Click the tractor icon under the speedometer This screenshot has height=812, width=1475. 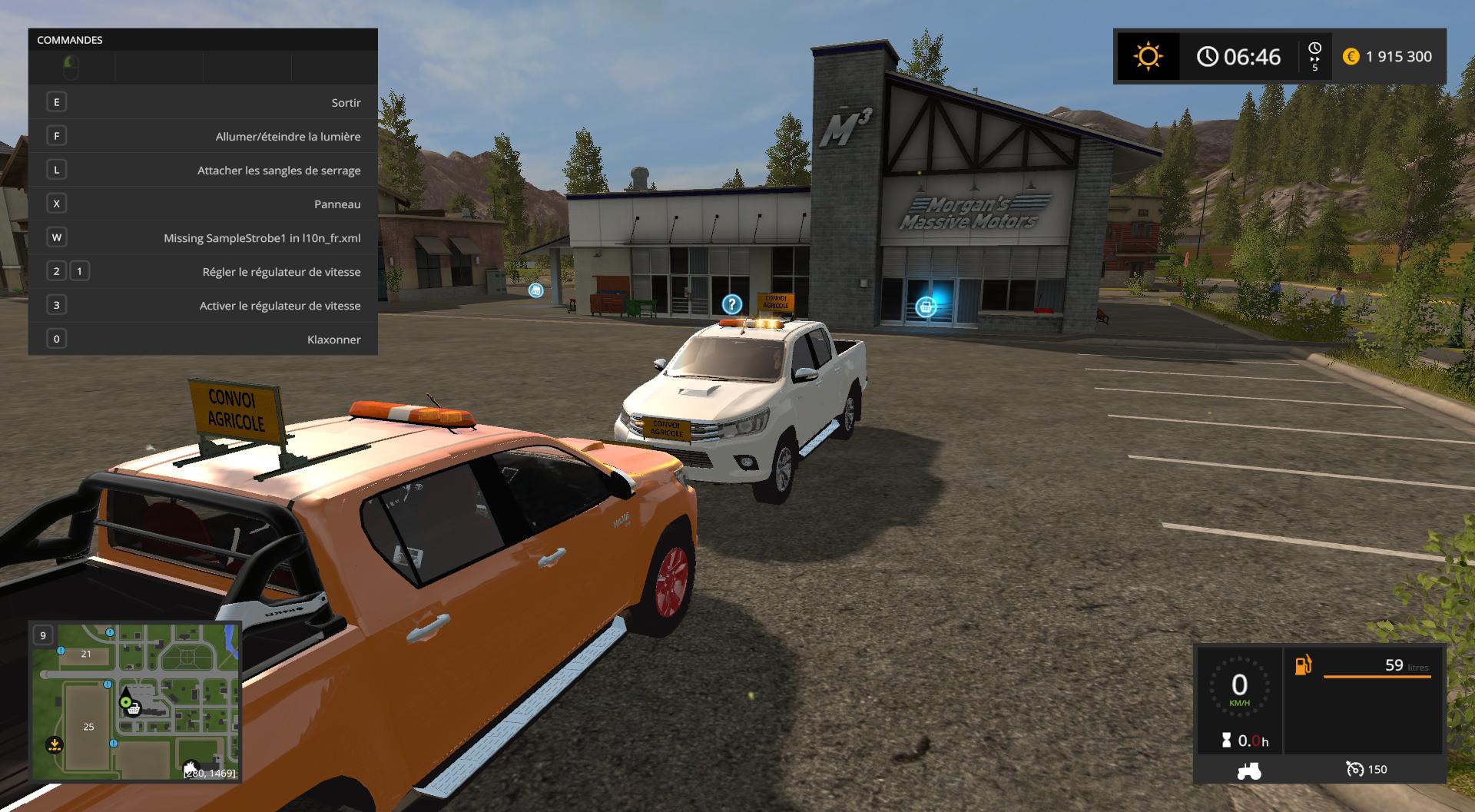click(1248, 770)
